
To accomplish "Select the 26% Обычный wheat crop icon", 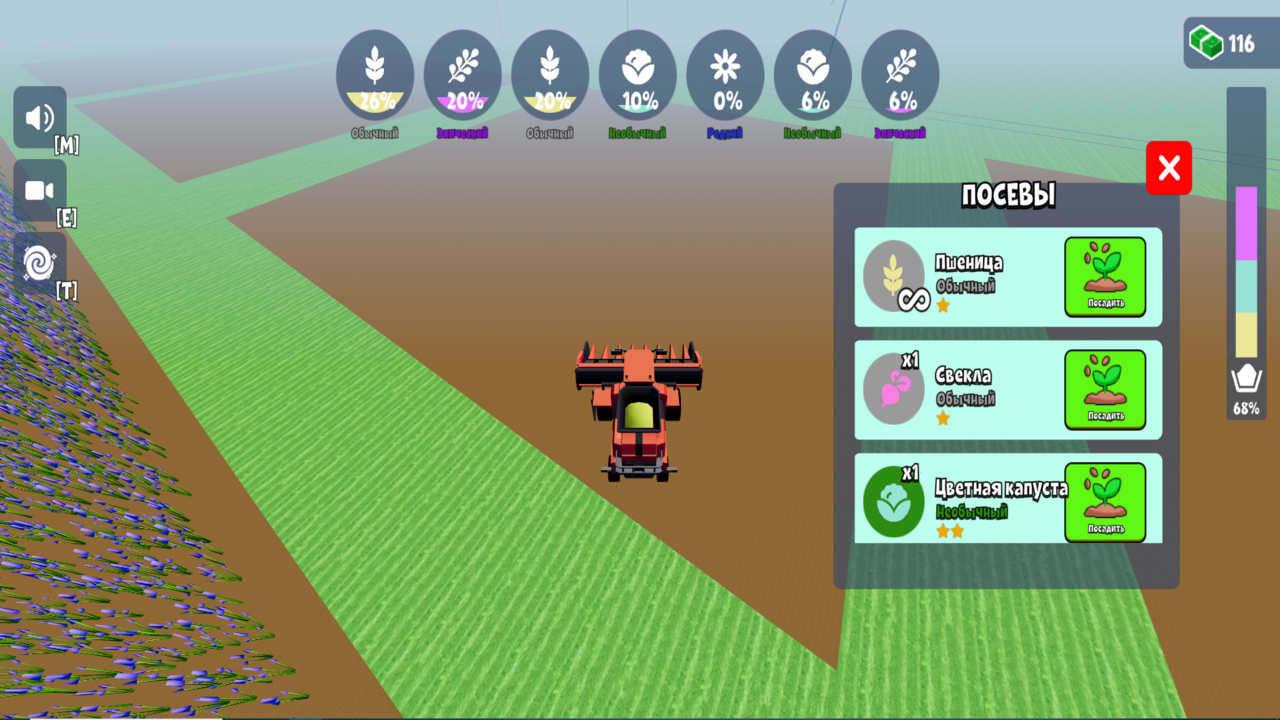I will (x=375, y=75).
